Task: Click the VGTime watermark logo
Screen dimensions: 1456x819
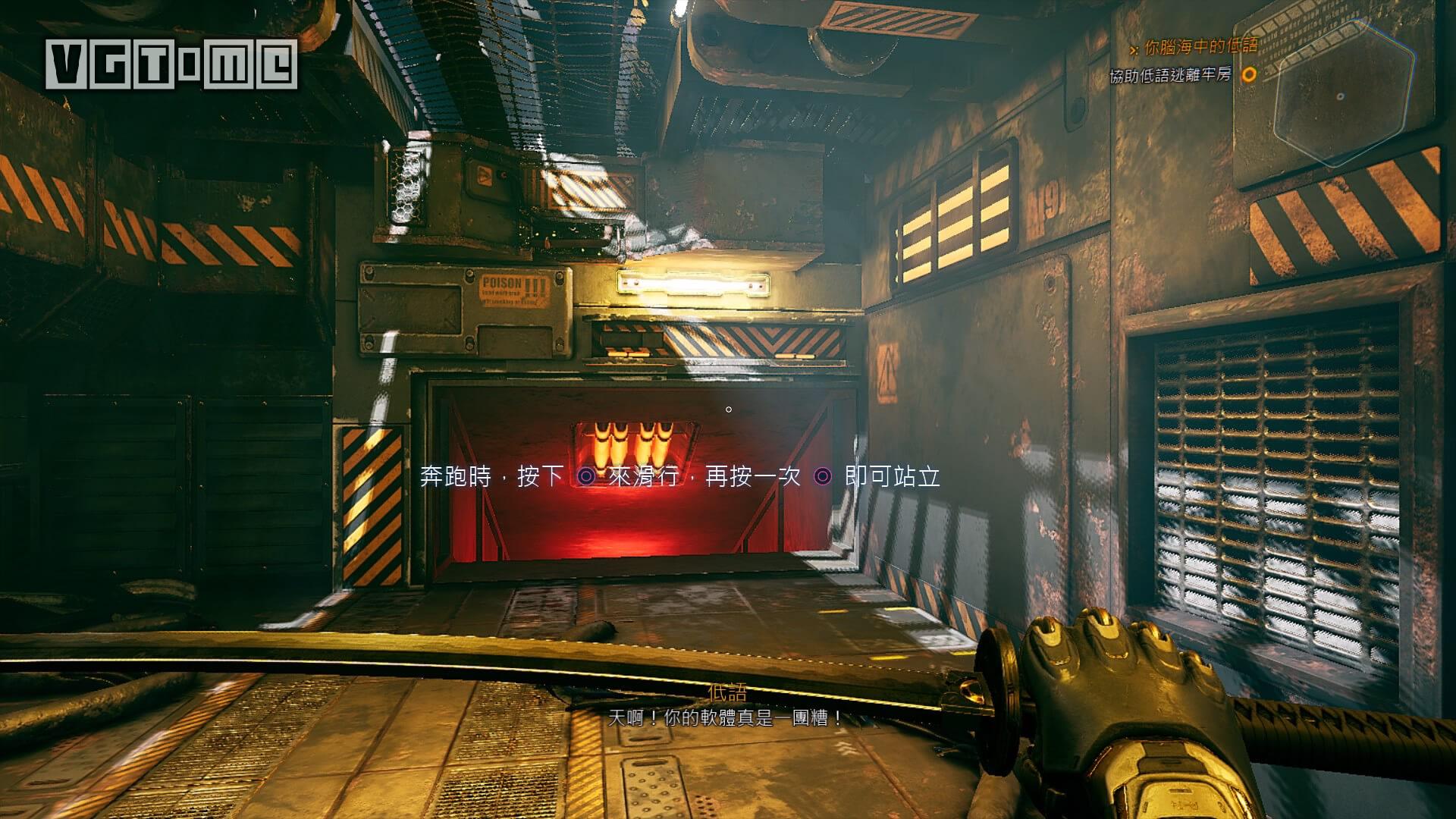Action: click(171, 64)
